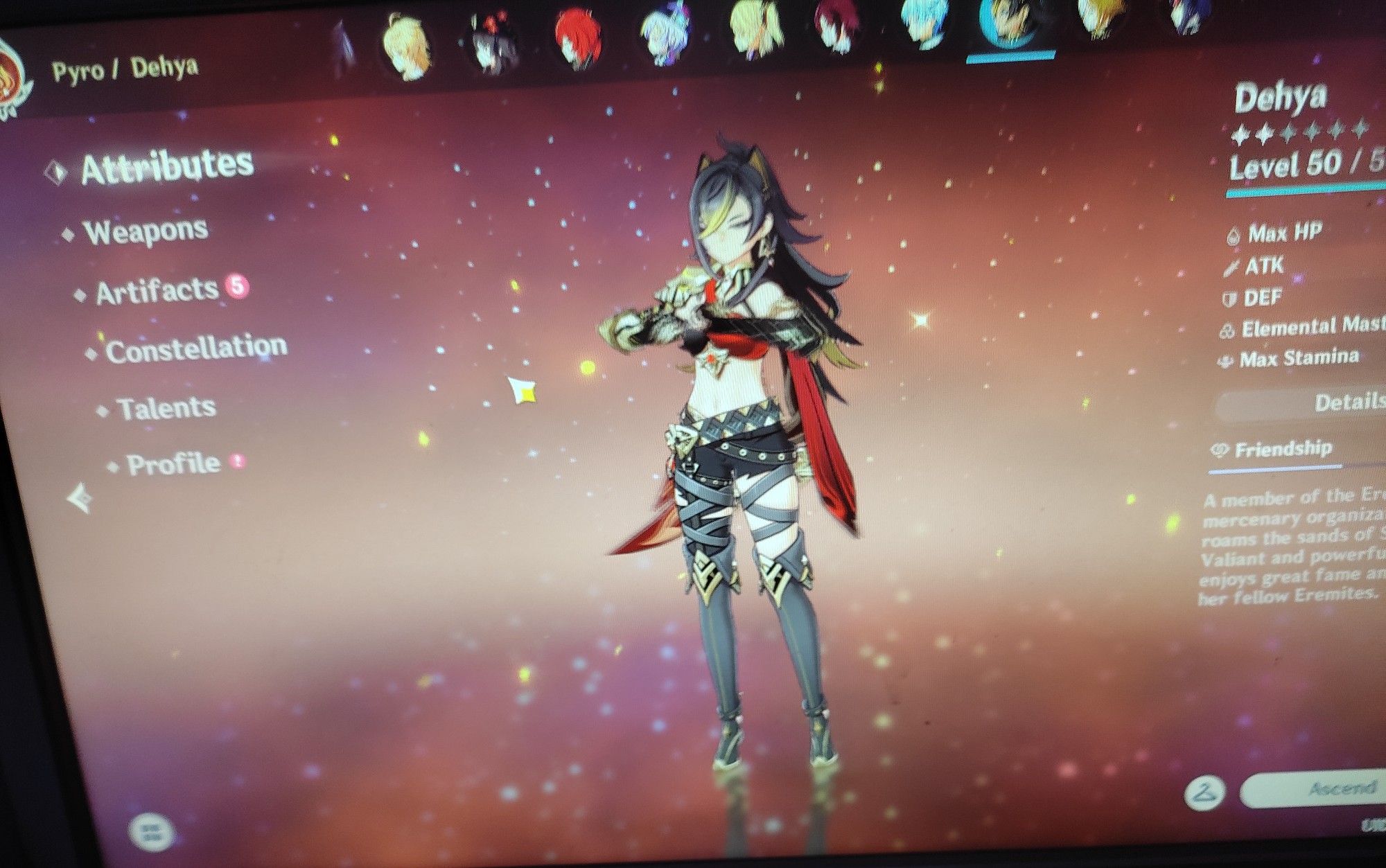Screen dimensions: 1386x868
Task: Click the ATK sword icon
Action: point(1230,267)
